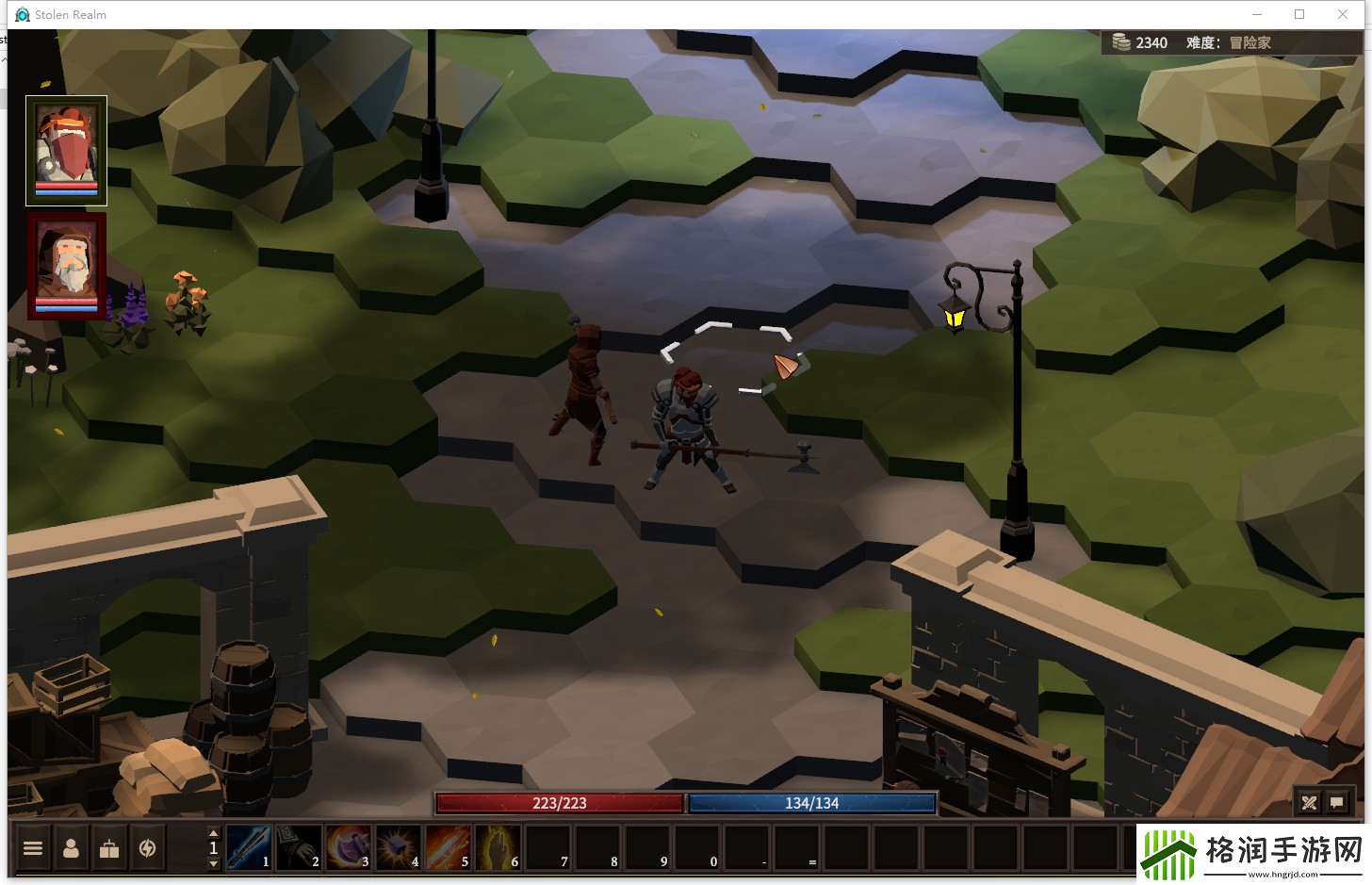Open the chat speech bubble button
The height and width of the screenshot is (885, 1372).
click(x=1336, y=803)
